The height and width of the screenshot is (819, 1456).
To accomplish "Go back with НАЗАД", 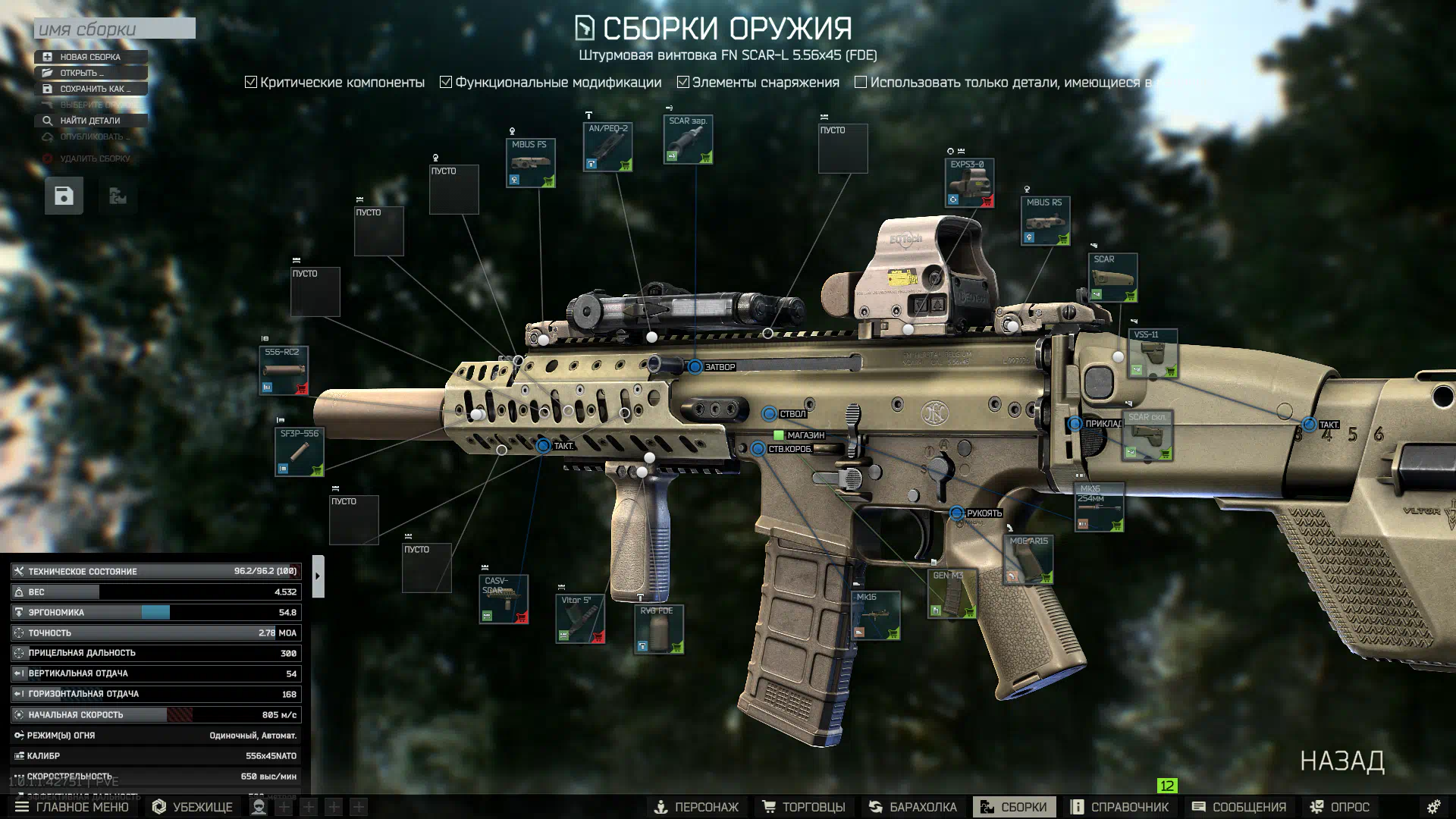I will pyautogui.click(x=1341, y=761).
